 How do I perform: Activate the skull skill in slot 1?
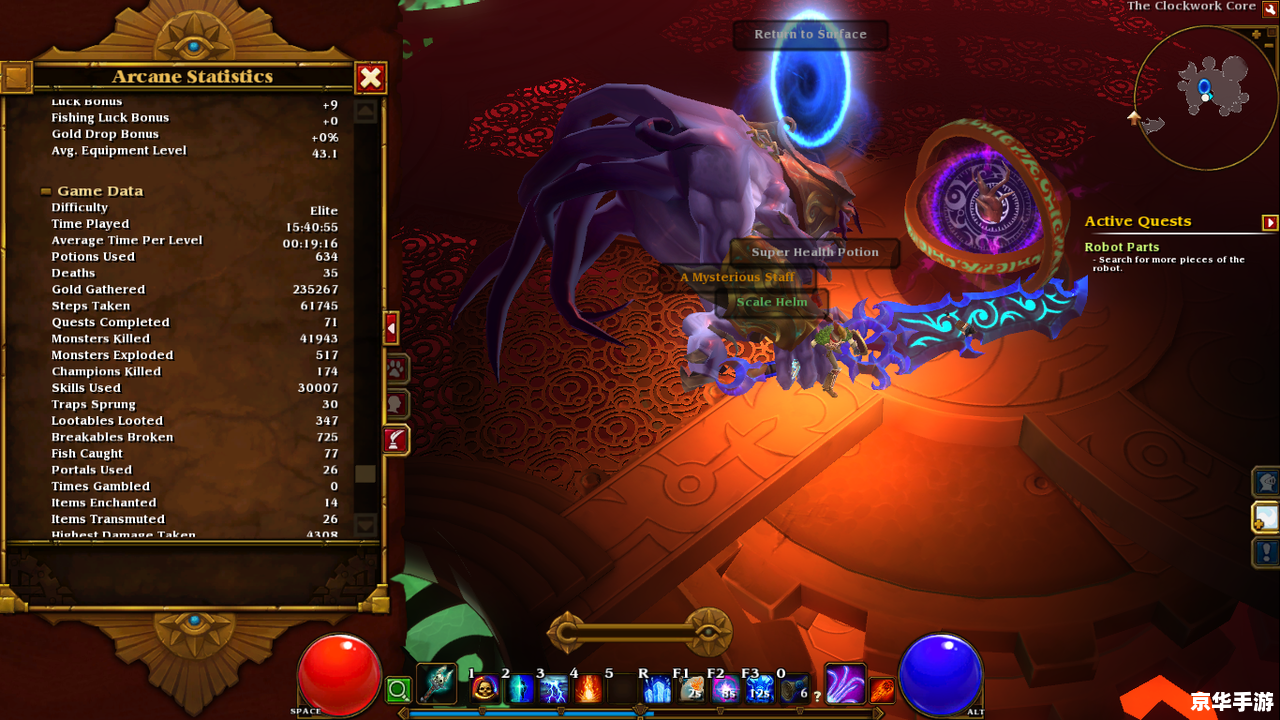click(485, 689)
